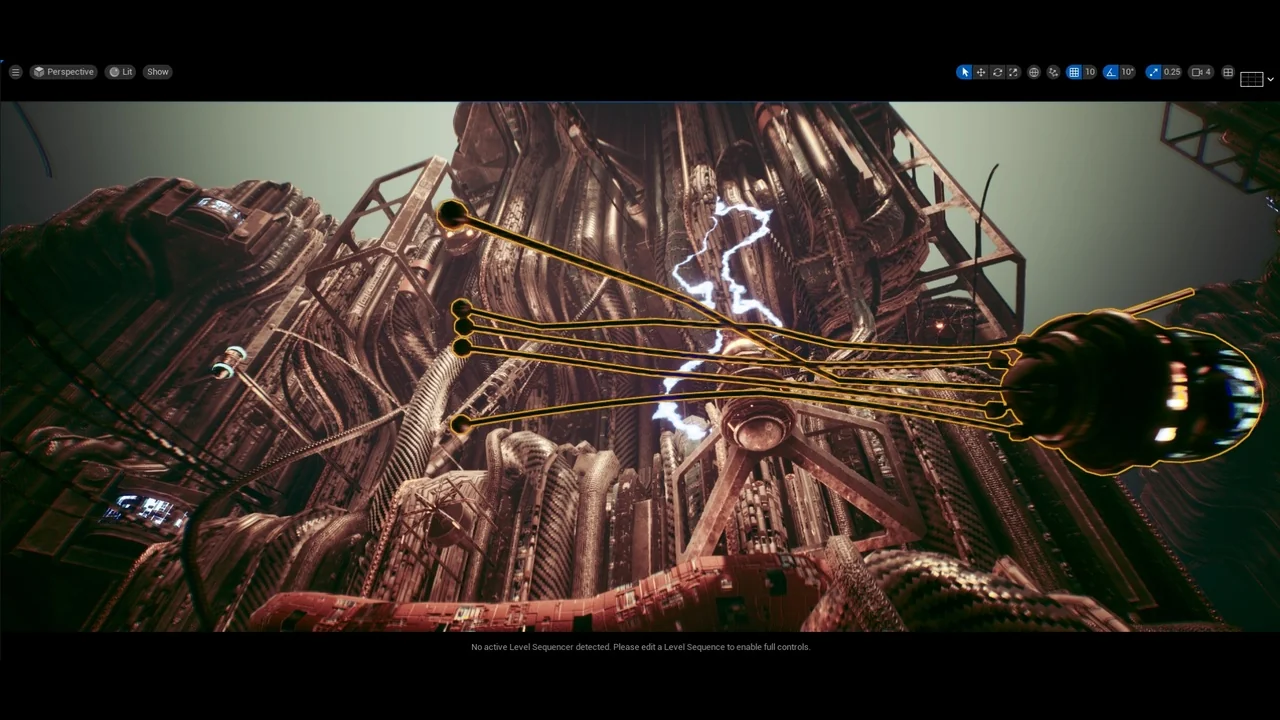
Task: Open the Show flags menu
Action: tap(157, 71)
